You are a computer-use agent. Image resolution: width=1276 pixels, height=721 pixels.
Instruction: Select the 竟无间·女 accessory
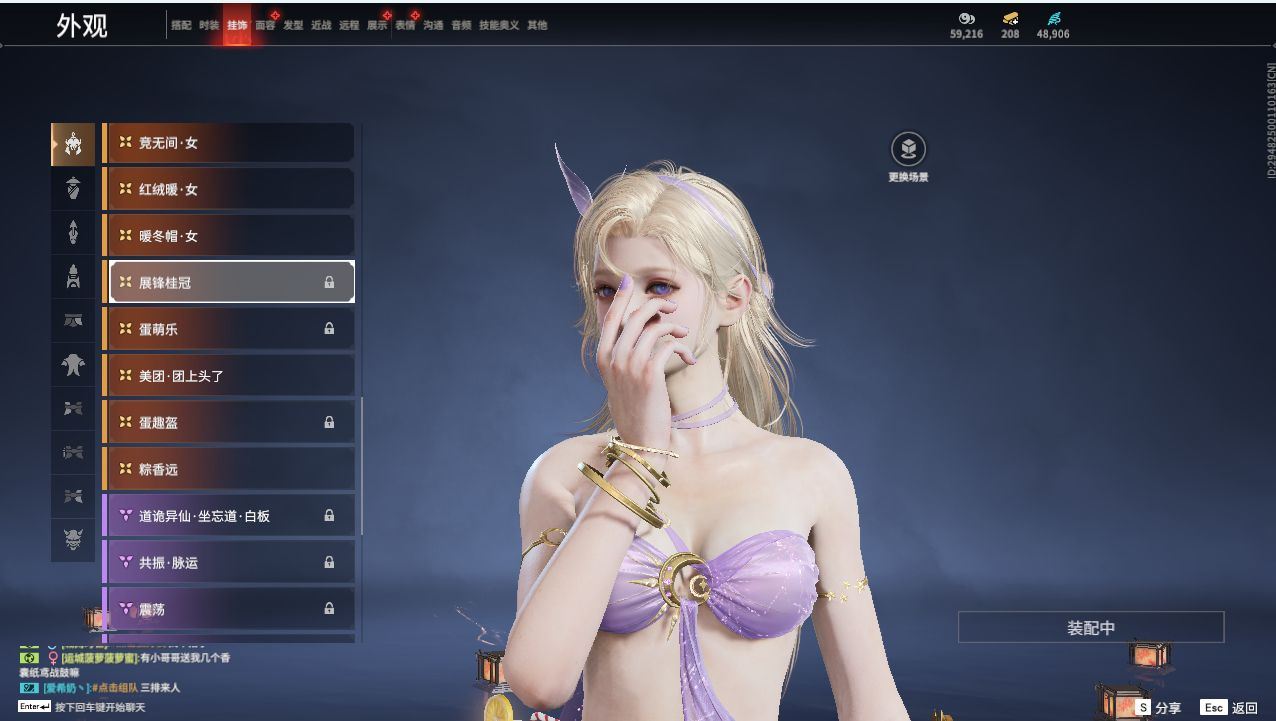pyautogui.click(x=229, y=143)
